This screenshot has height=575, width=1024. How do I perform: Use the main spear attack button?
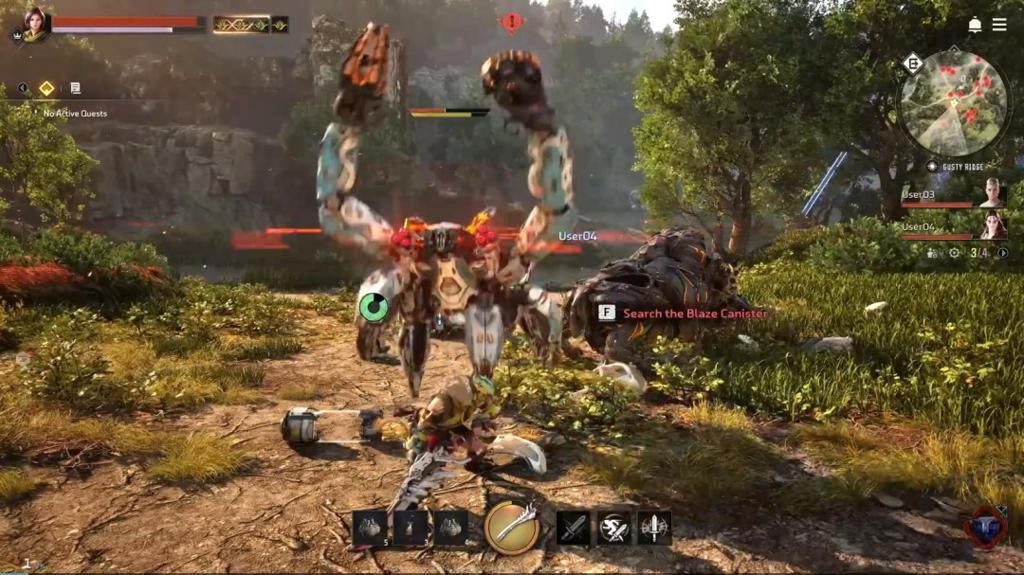click(x=512, y=526)
